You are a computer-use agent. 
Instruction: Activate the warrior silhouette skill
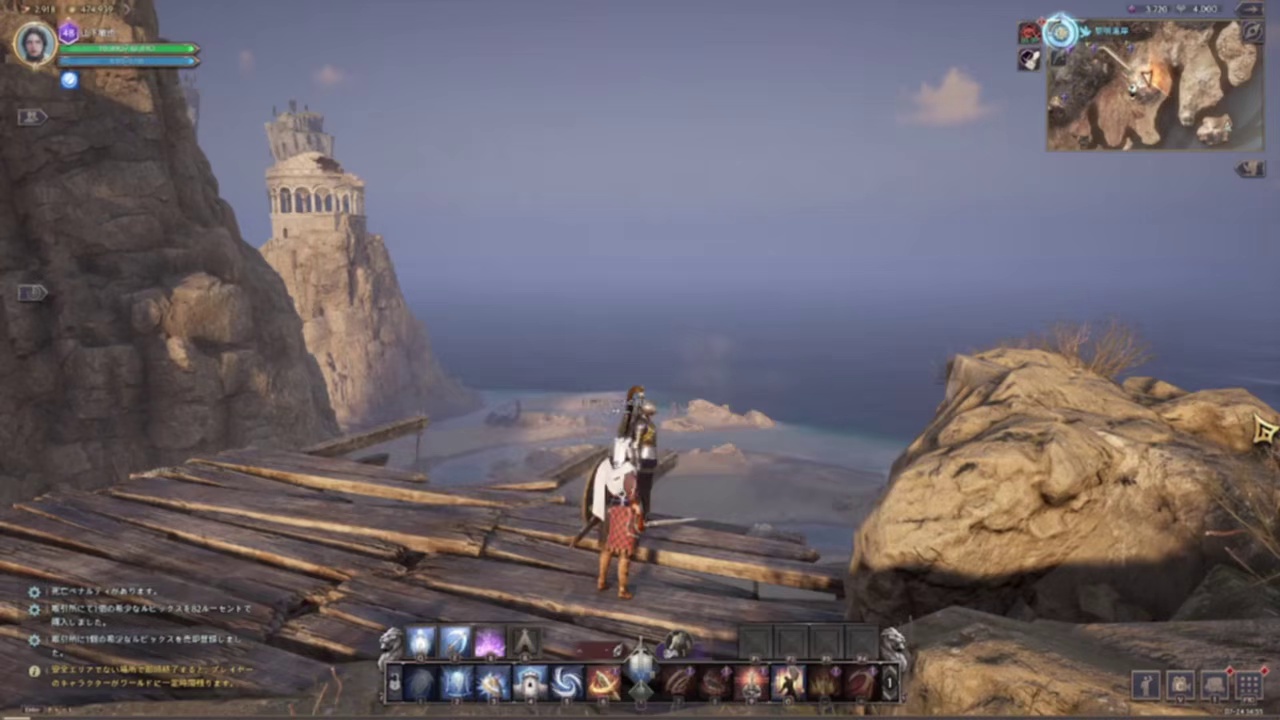788,683
